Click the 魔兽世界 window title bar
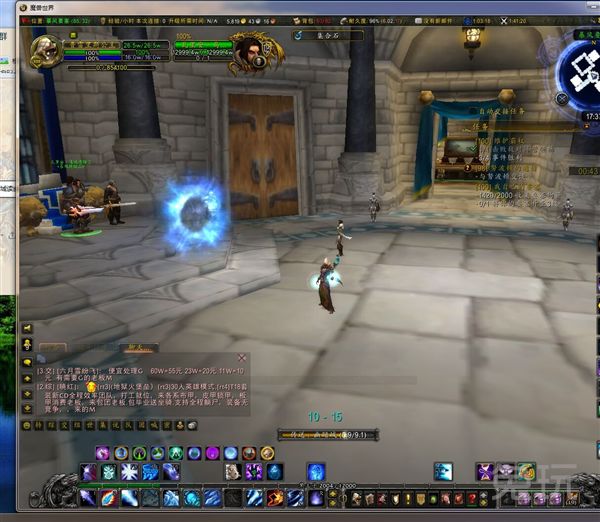 tap(300, 6)
